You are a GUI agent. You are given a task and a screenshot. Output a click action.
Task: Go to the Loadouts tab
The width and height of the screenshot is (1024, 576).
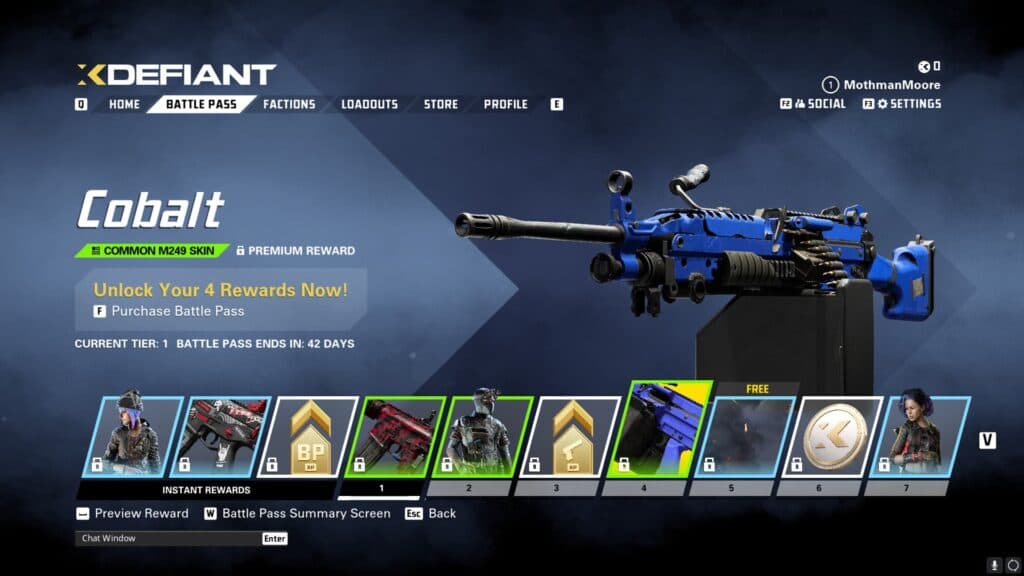(369, 104)
